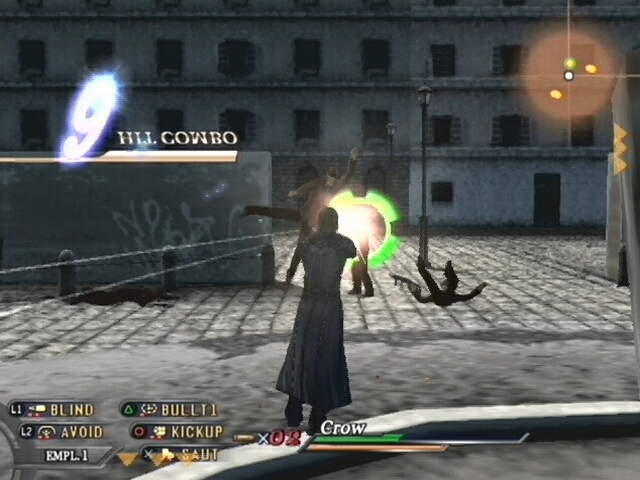Viewport: 640px width, 480px height.
Task: Click the EMPL.1 slot label
Action: (67, 455)
